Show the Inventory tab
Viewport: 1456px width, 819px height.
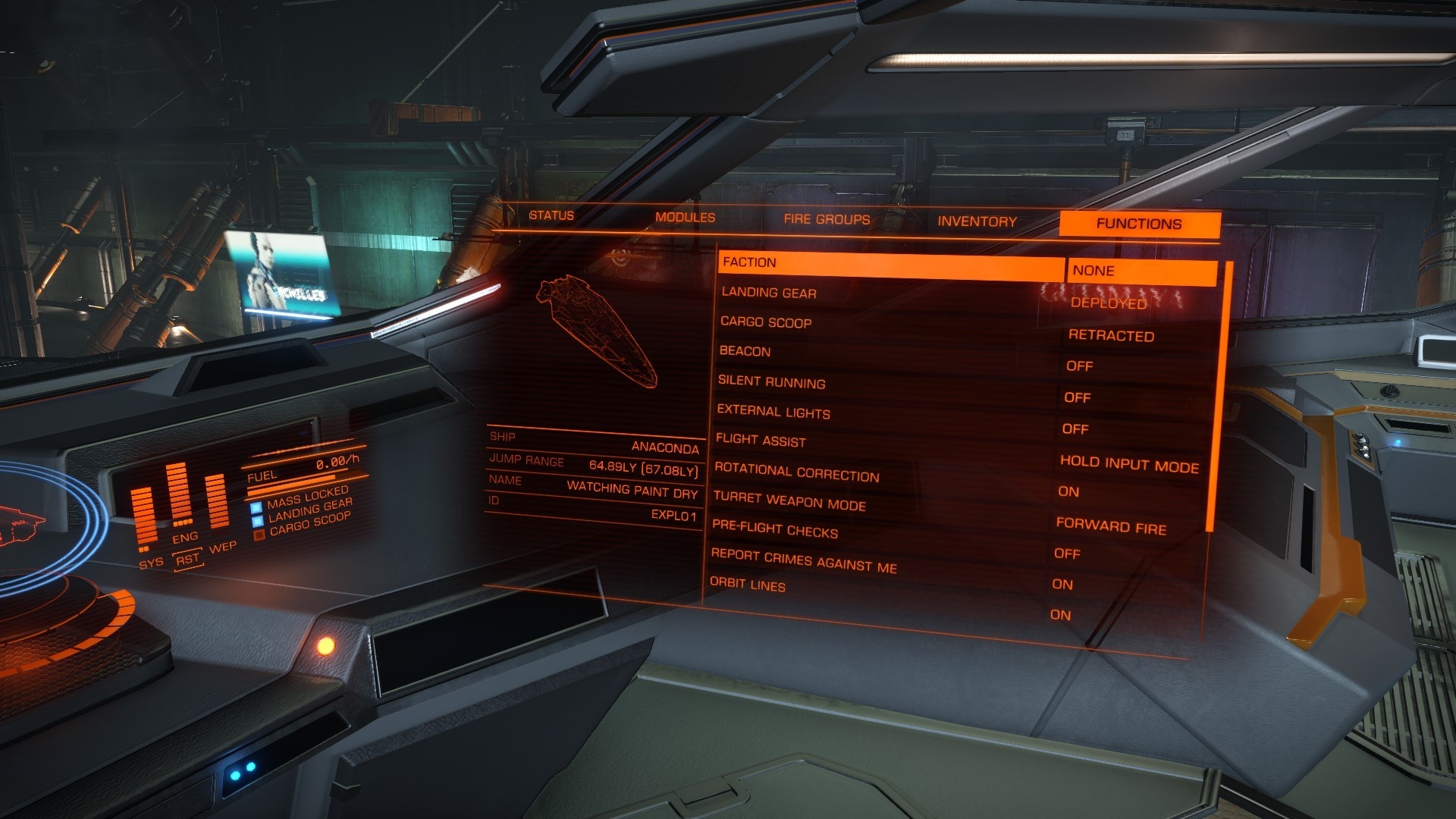pos(977,221)
